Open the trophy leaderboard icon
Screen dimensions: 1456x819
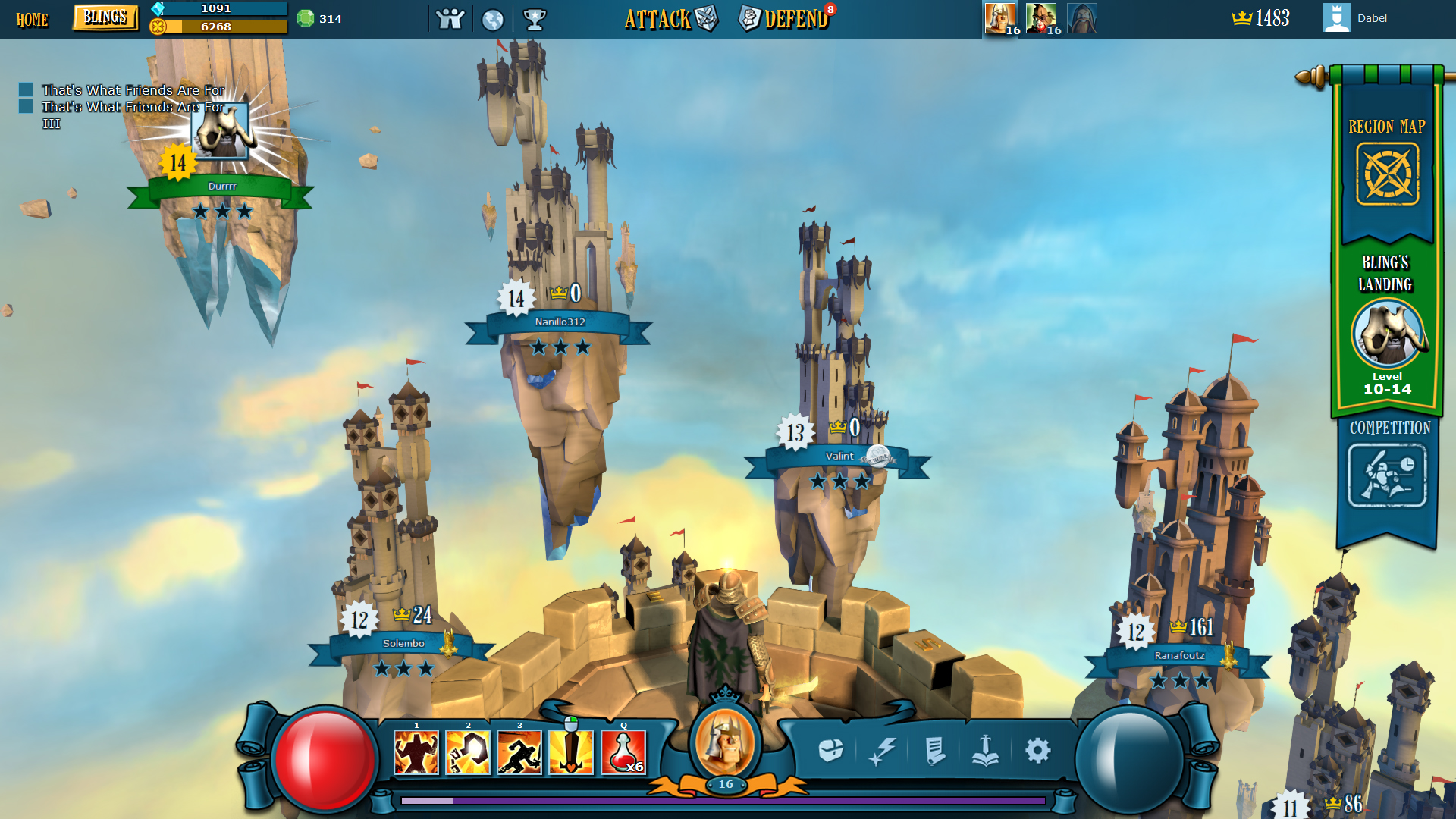[x=535, y=19]
